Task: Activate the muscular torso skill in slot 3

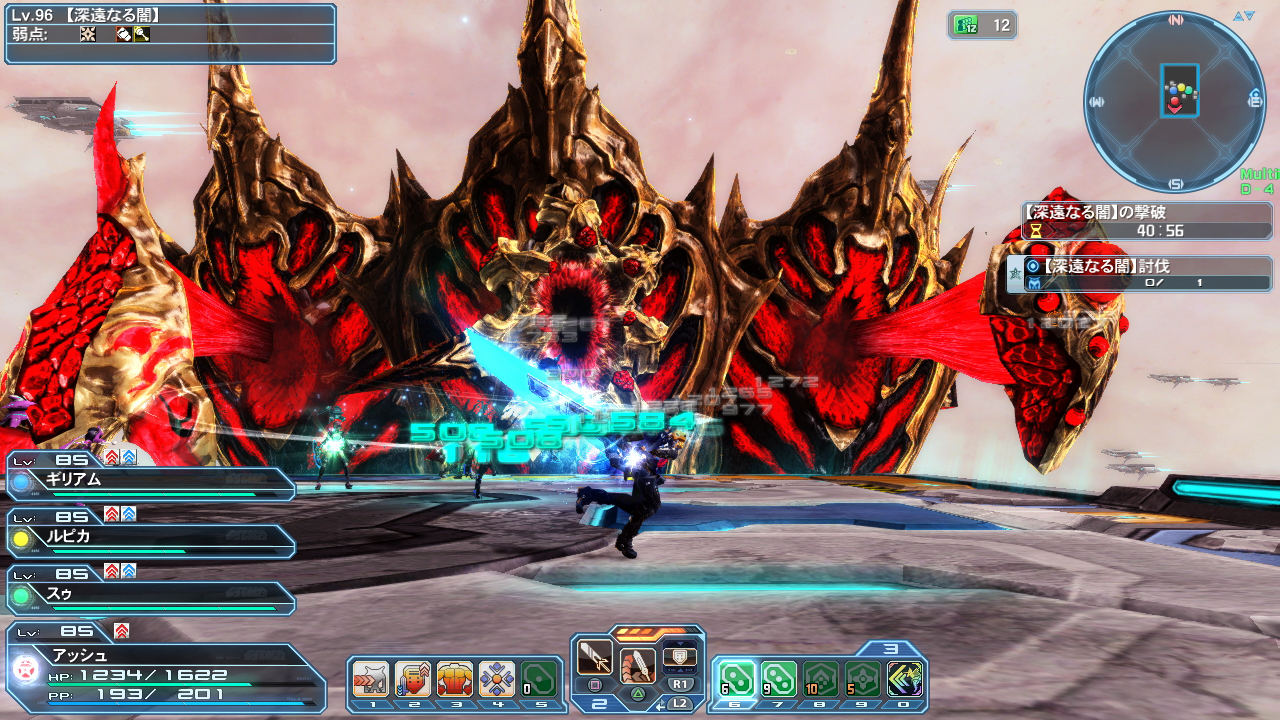Action: coord(455,679)
